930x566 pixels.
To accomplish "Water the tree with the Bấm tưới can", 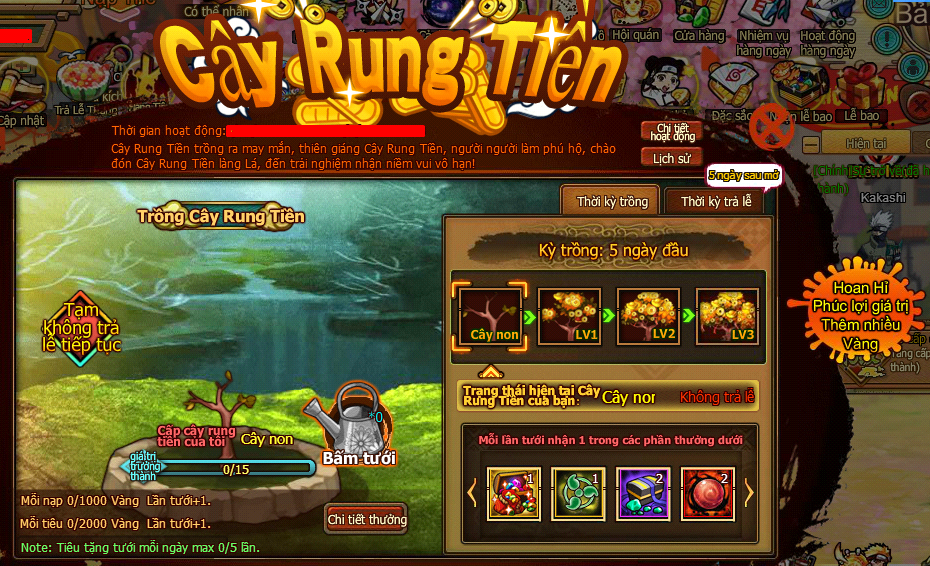I will (x=357, y=425).
